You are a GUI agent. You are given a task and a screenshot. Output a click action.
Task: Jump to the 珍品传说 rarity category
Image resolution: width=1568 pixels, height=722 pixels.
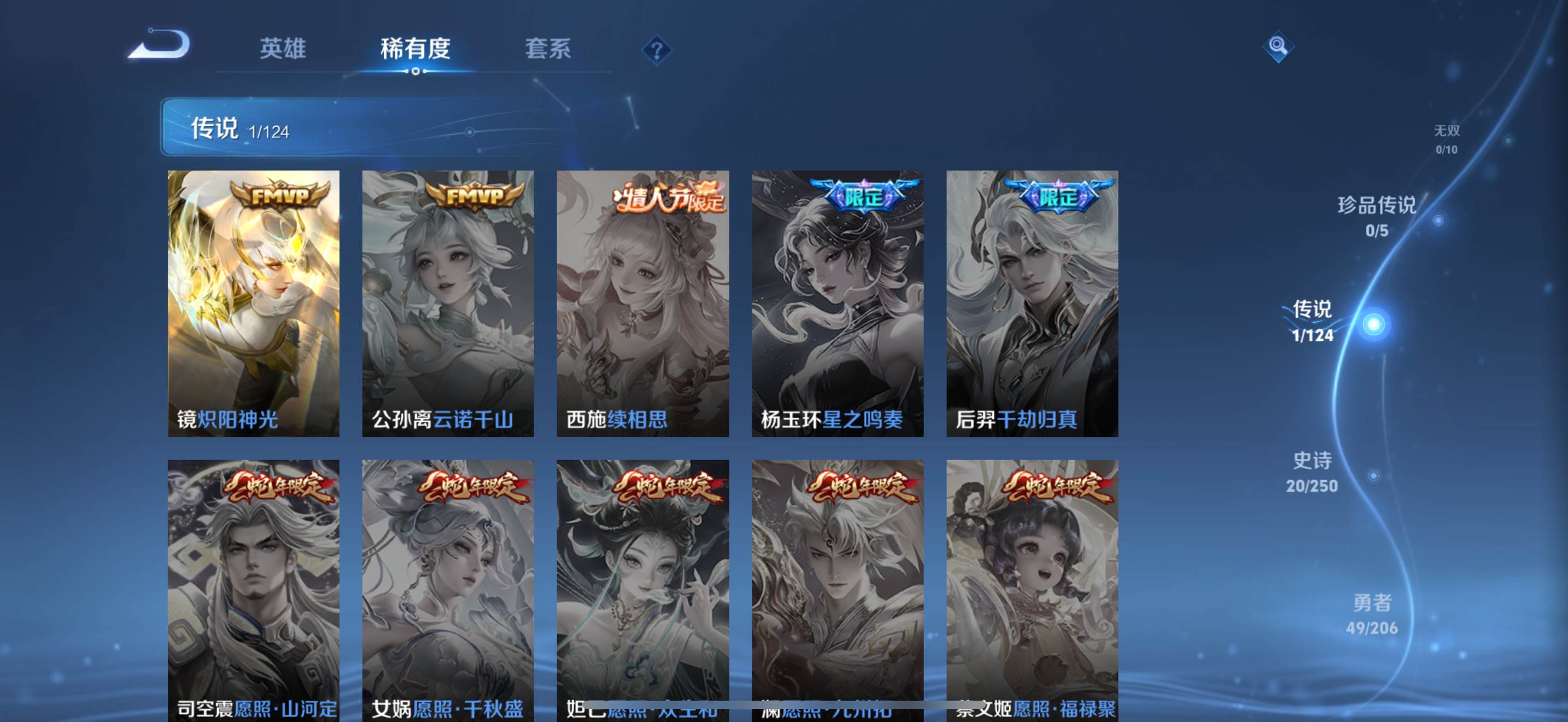click(x=1377, y=216)
